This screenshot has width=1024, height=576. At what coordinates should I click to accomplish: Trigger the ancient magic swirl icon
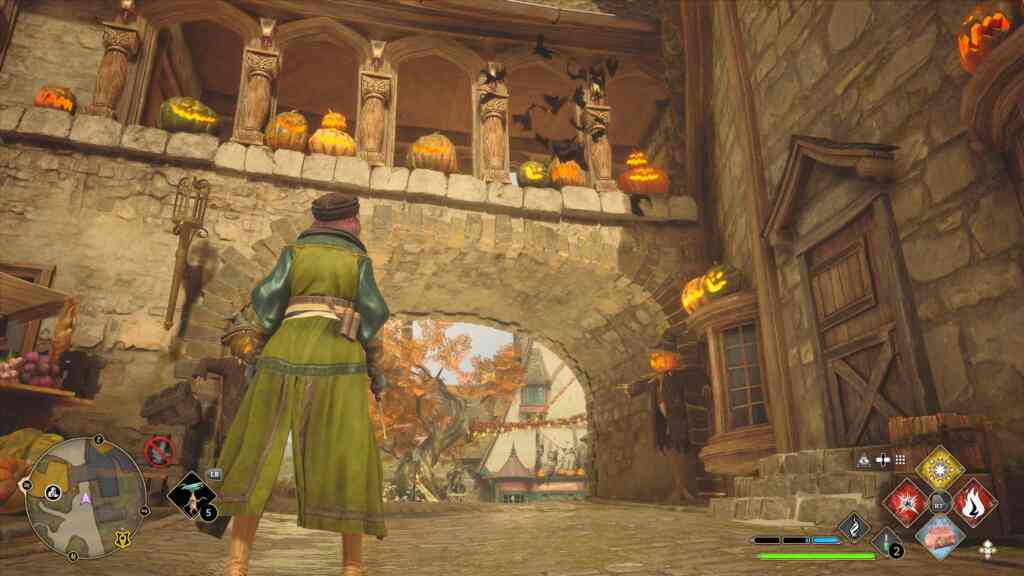coord(853,526)
